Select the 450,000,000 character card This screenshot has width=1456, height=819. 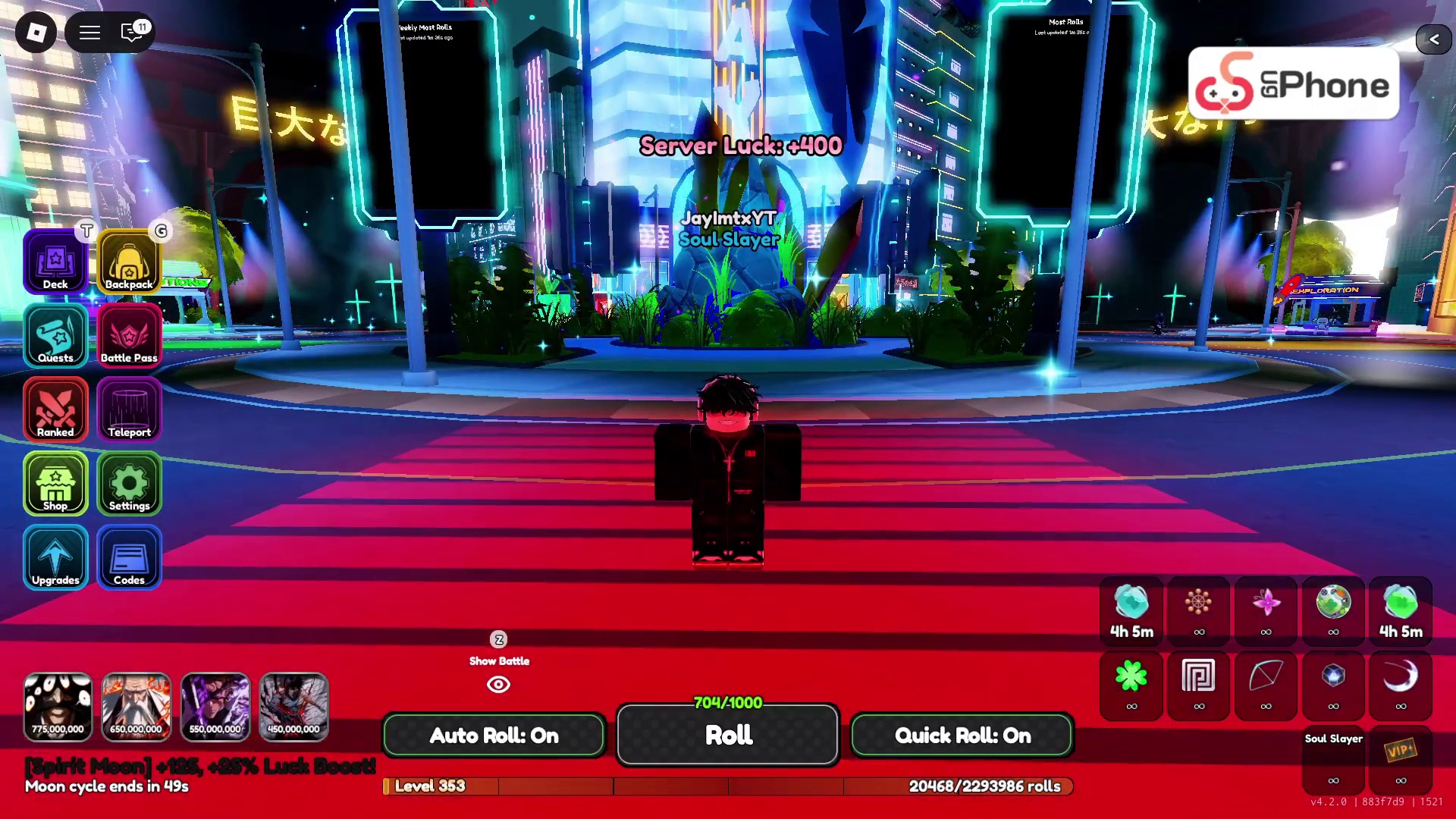pos(293,707)
